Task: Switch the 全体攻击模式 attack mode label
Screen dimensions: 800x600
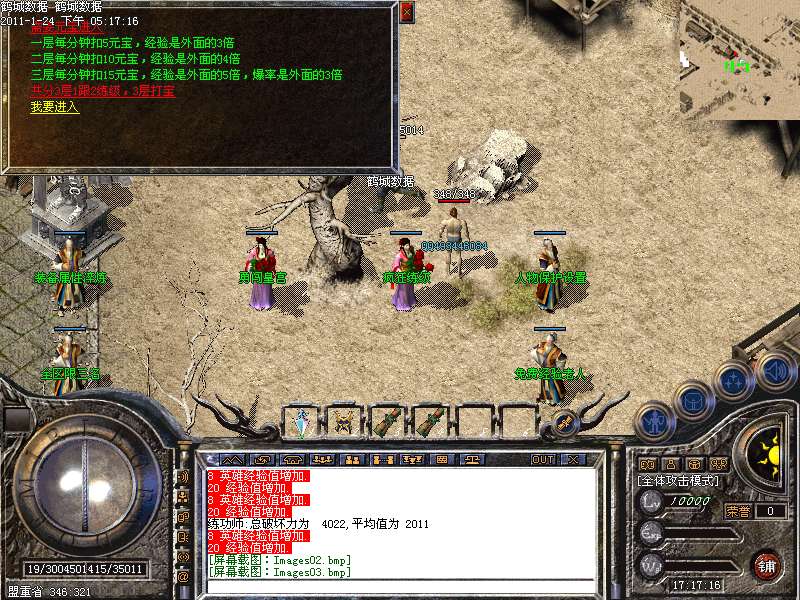Action: pos(679,480)
